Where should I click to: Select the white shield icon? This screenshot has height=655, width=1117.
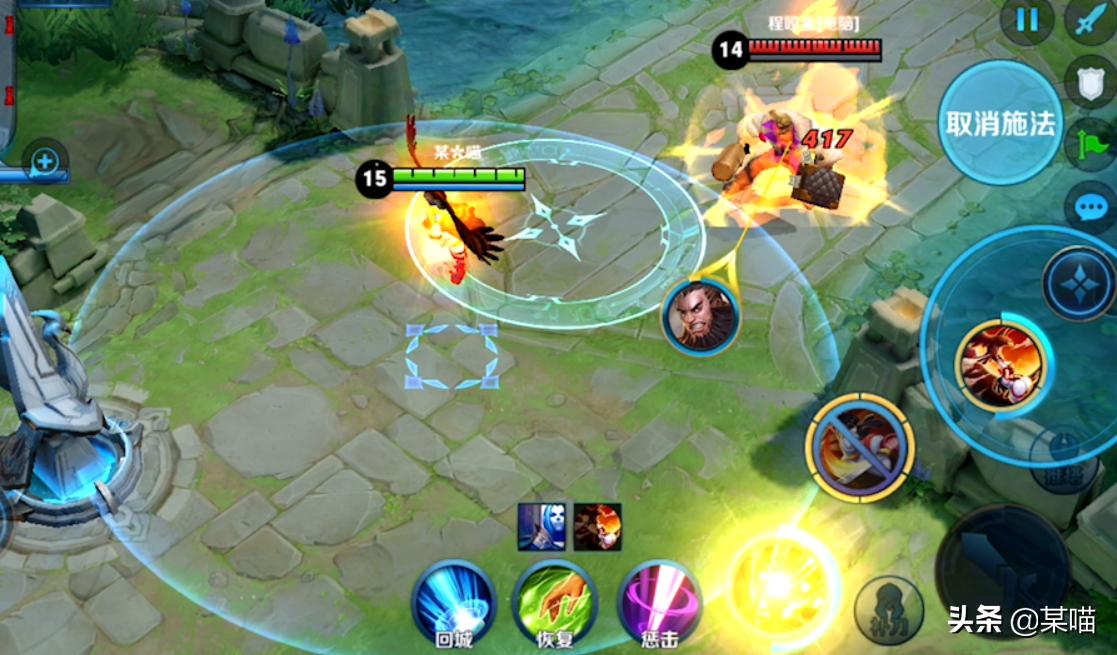pos(1091,82)
